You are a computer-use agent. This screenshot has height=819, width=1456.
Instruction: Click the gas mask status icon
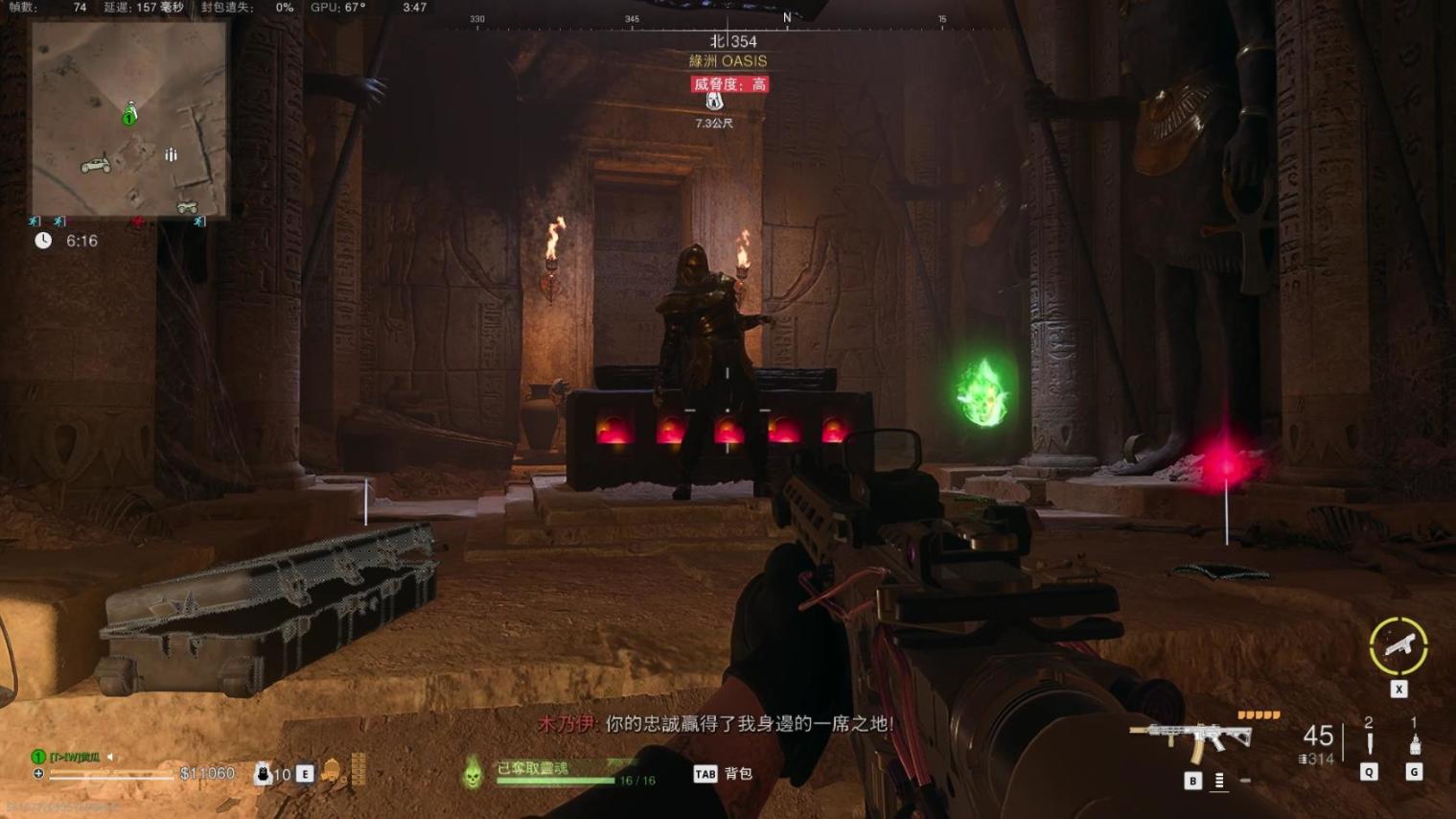click(x=331, y=771)
